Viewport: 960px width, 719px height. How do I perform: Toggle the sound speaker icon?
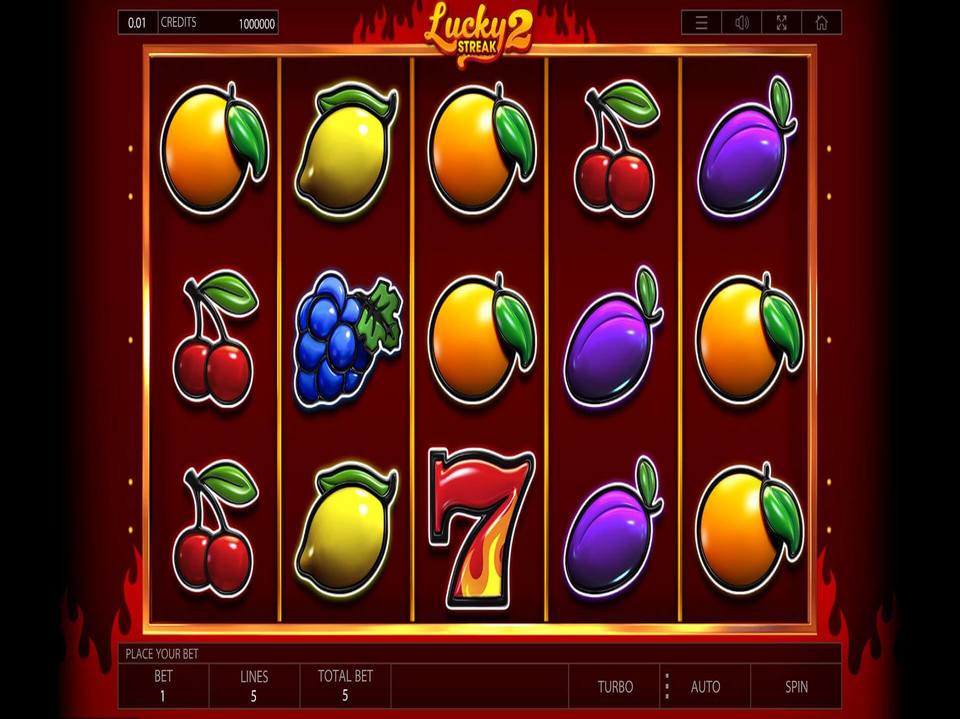(742, 22)
